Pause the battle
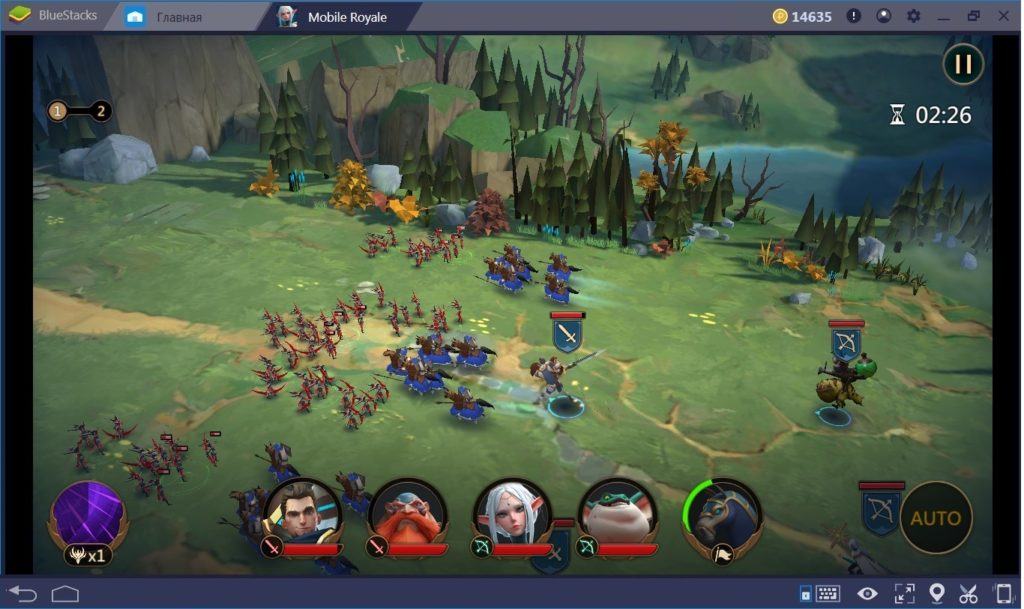The height and width of the screenshot is (609, 1024). point(963,65)
